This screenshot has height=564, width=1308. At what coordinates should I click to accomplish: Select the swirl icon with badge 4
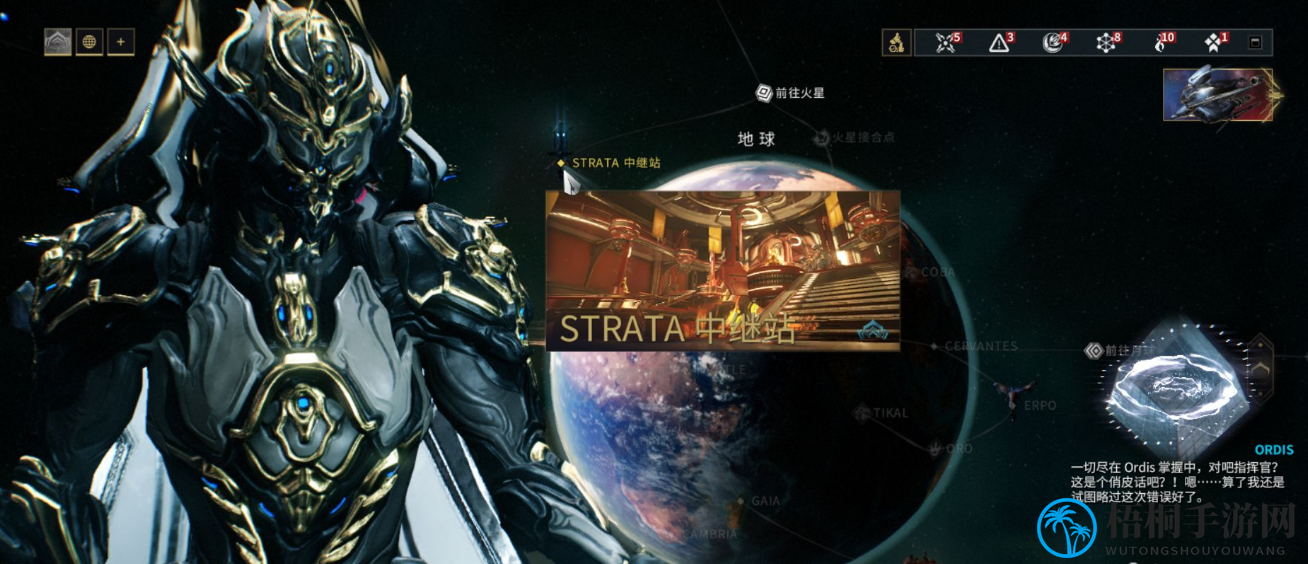click(x=1055, y=42)
